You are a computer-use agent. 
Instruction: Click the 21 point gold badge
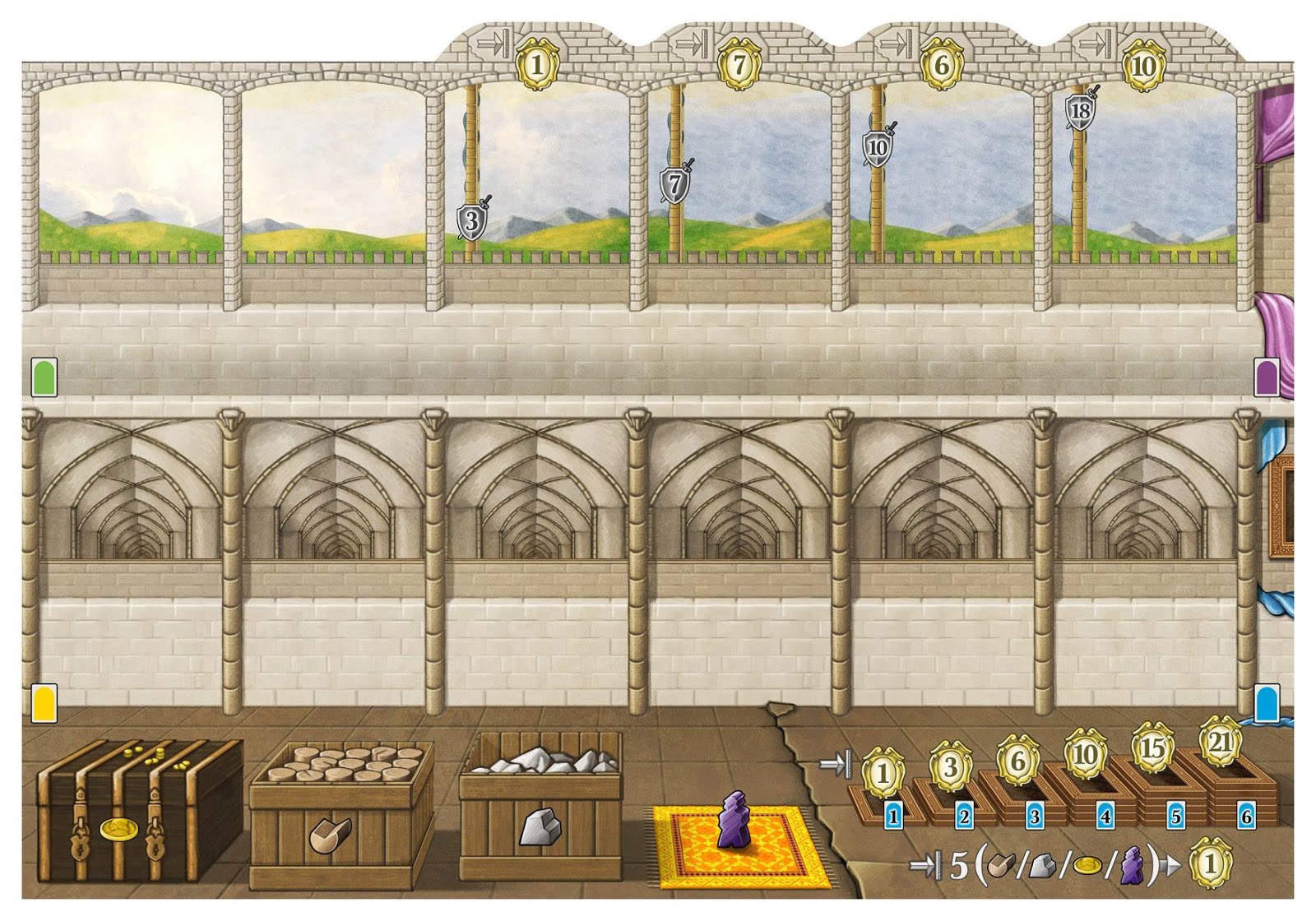(1220, 743)
